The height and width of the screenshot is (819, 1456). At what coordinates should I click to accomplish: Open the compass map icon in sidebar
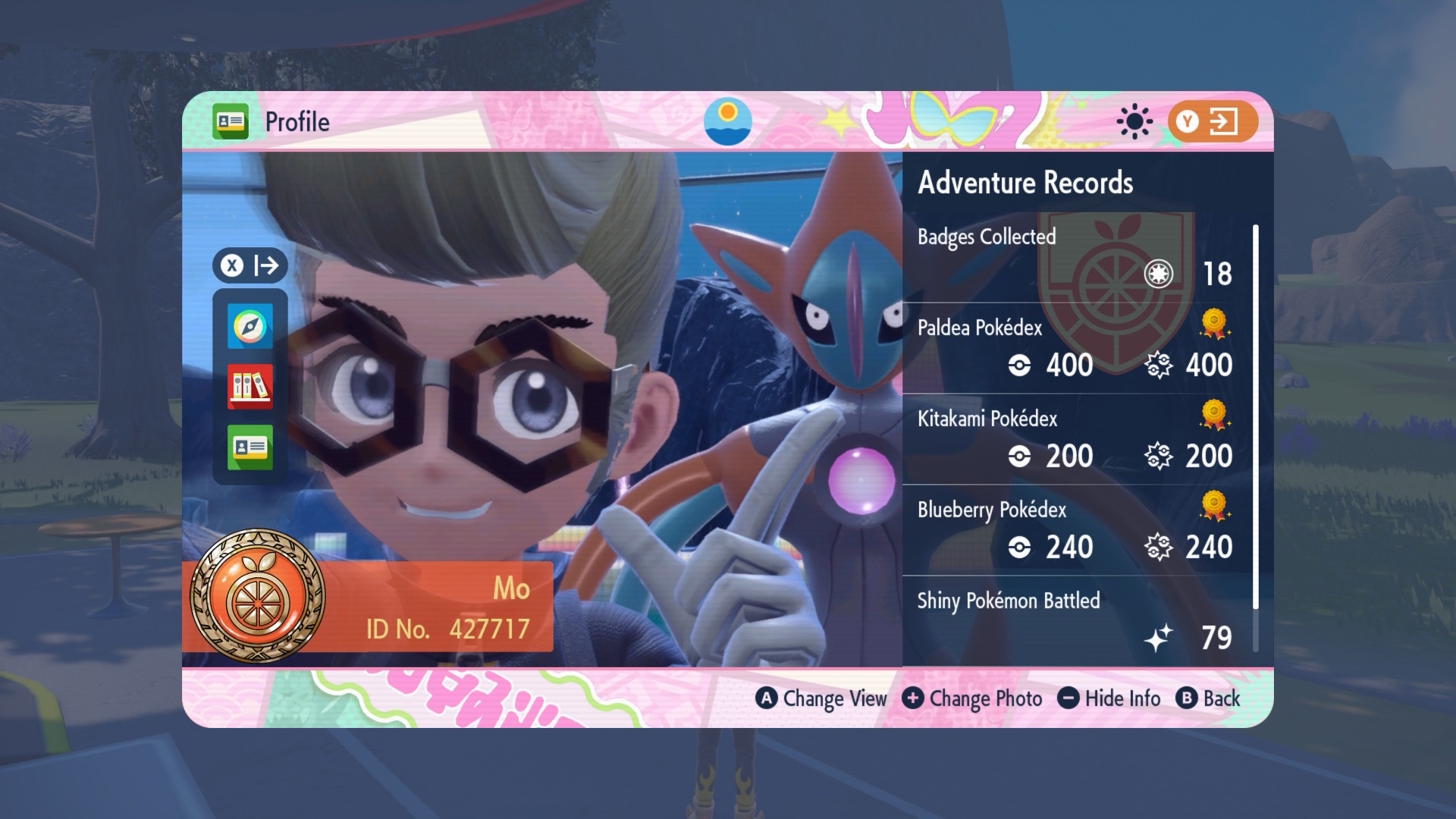tap(249, 326)
